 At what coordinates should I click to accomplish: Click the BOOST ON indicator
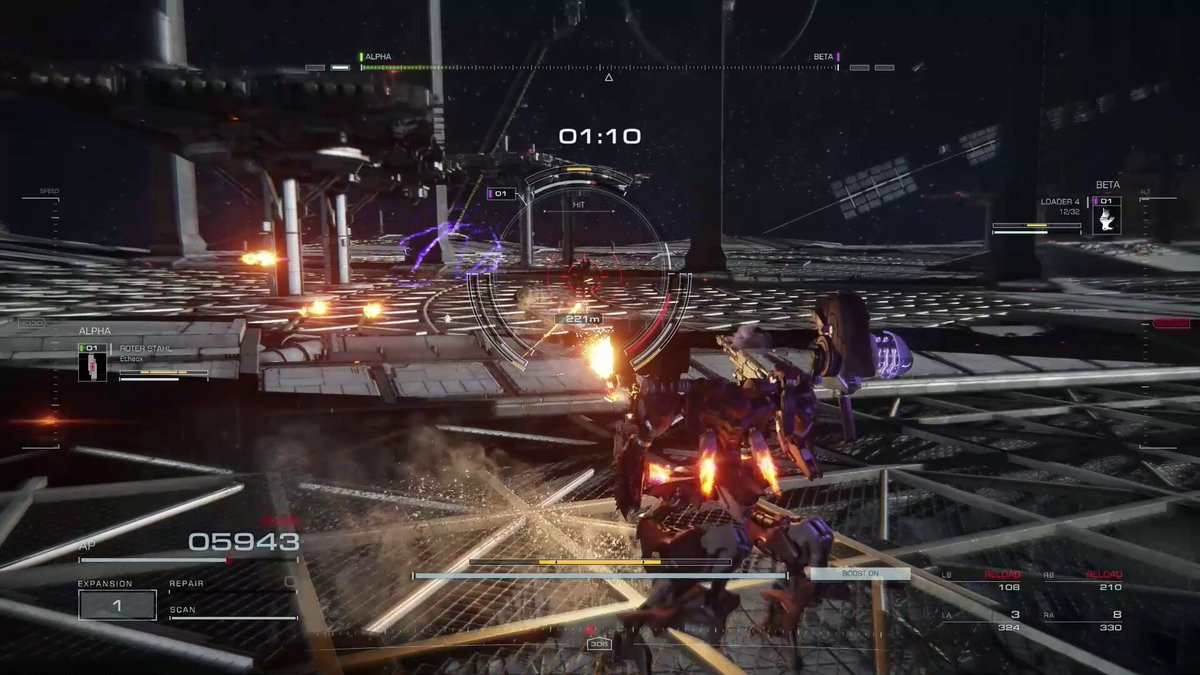[x=860, y=574]
